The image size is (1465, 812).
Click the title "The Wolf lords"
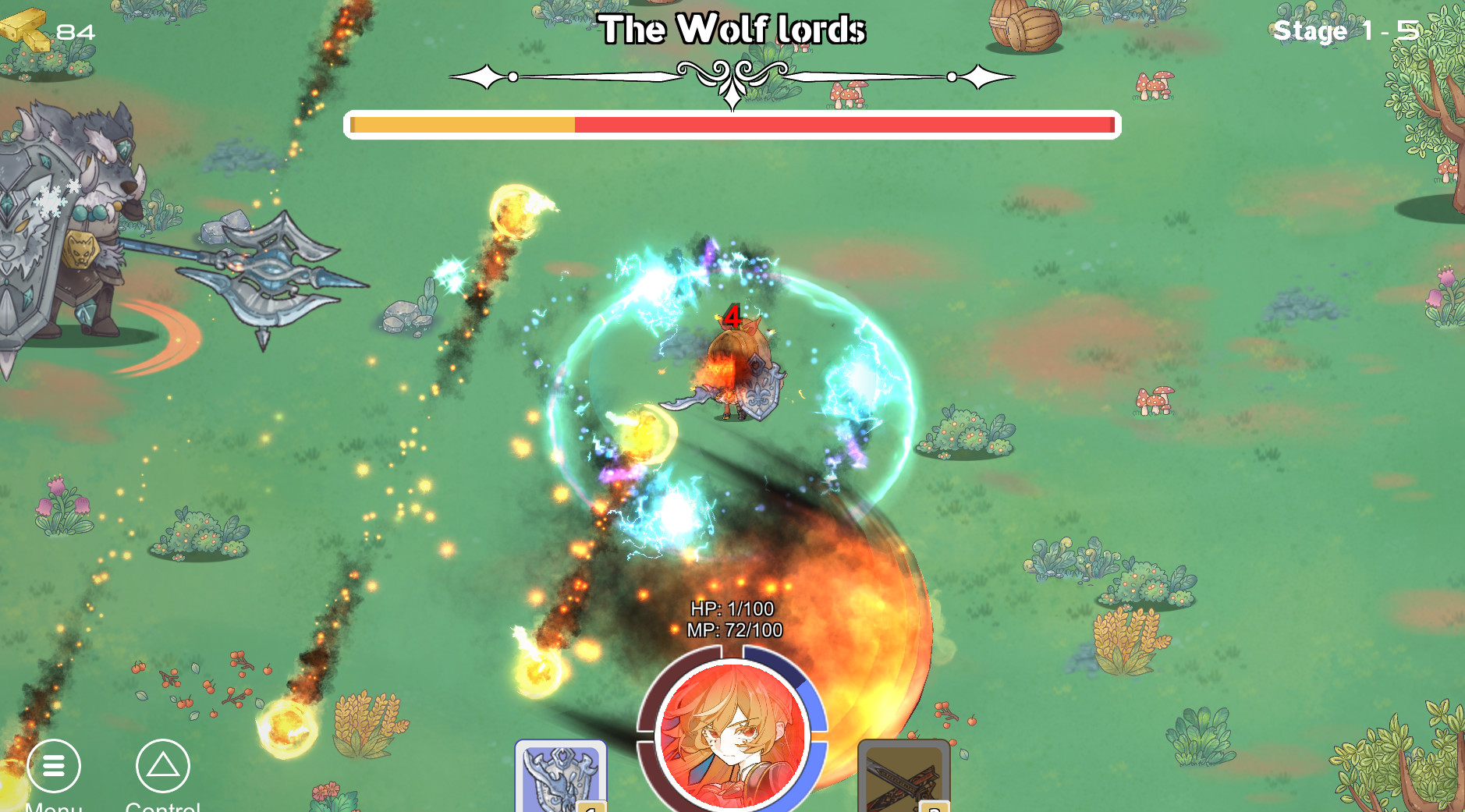(x=734, y=30)
